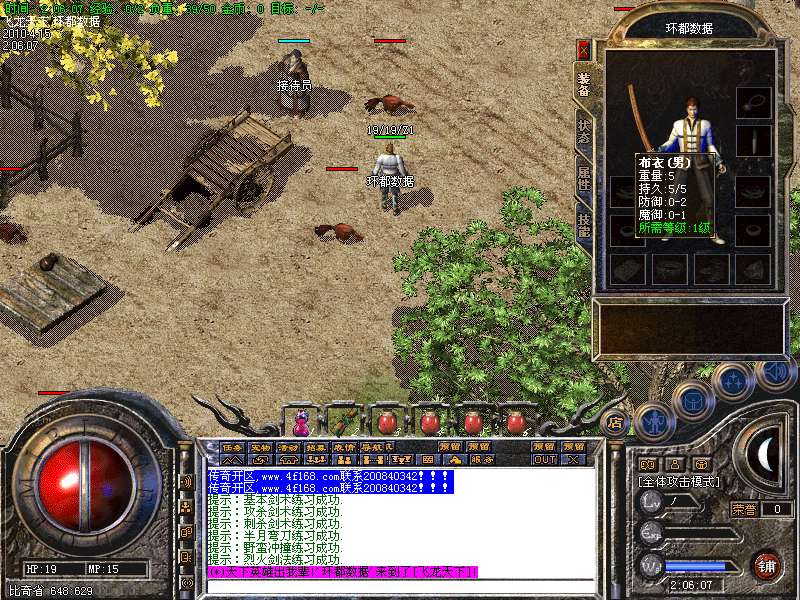The height and width of the screenshot is (600, 800).
Task: Open the 任务 quest button
Action: (232, 446)
